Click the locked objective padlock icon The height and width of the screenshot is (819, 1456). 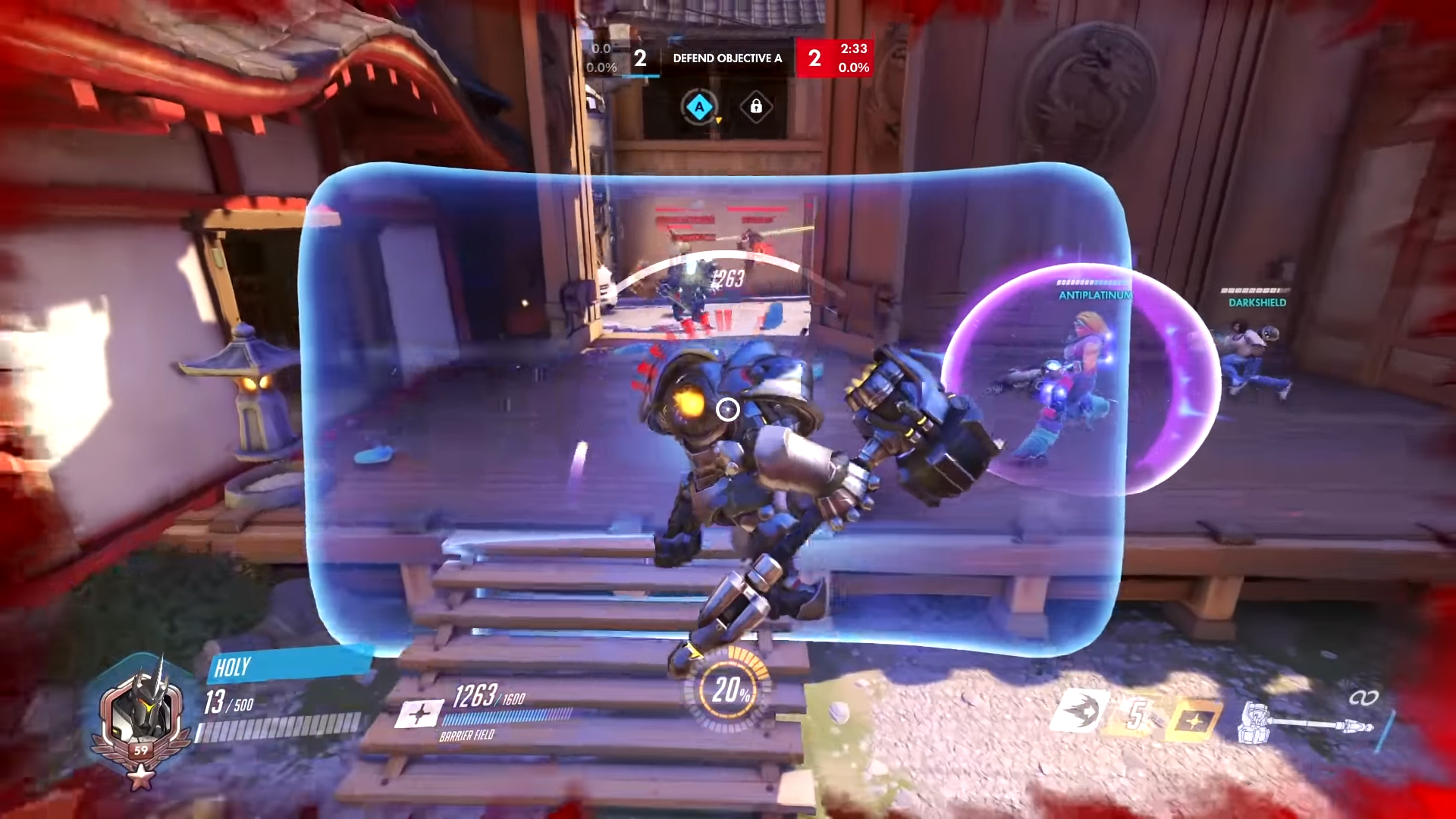coord(756,105)
